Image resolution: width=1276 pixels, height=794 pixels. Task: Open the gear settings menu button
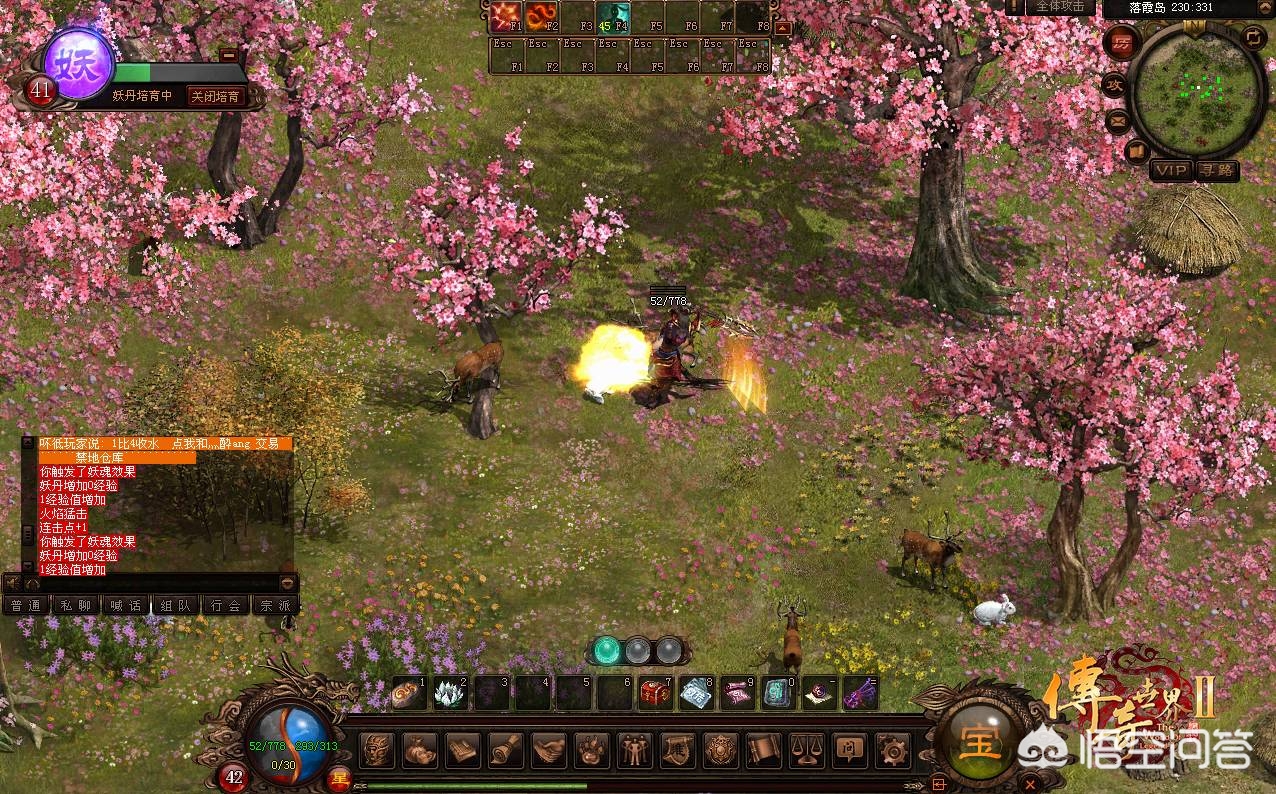[x=891, y=750]
